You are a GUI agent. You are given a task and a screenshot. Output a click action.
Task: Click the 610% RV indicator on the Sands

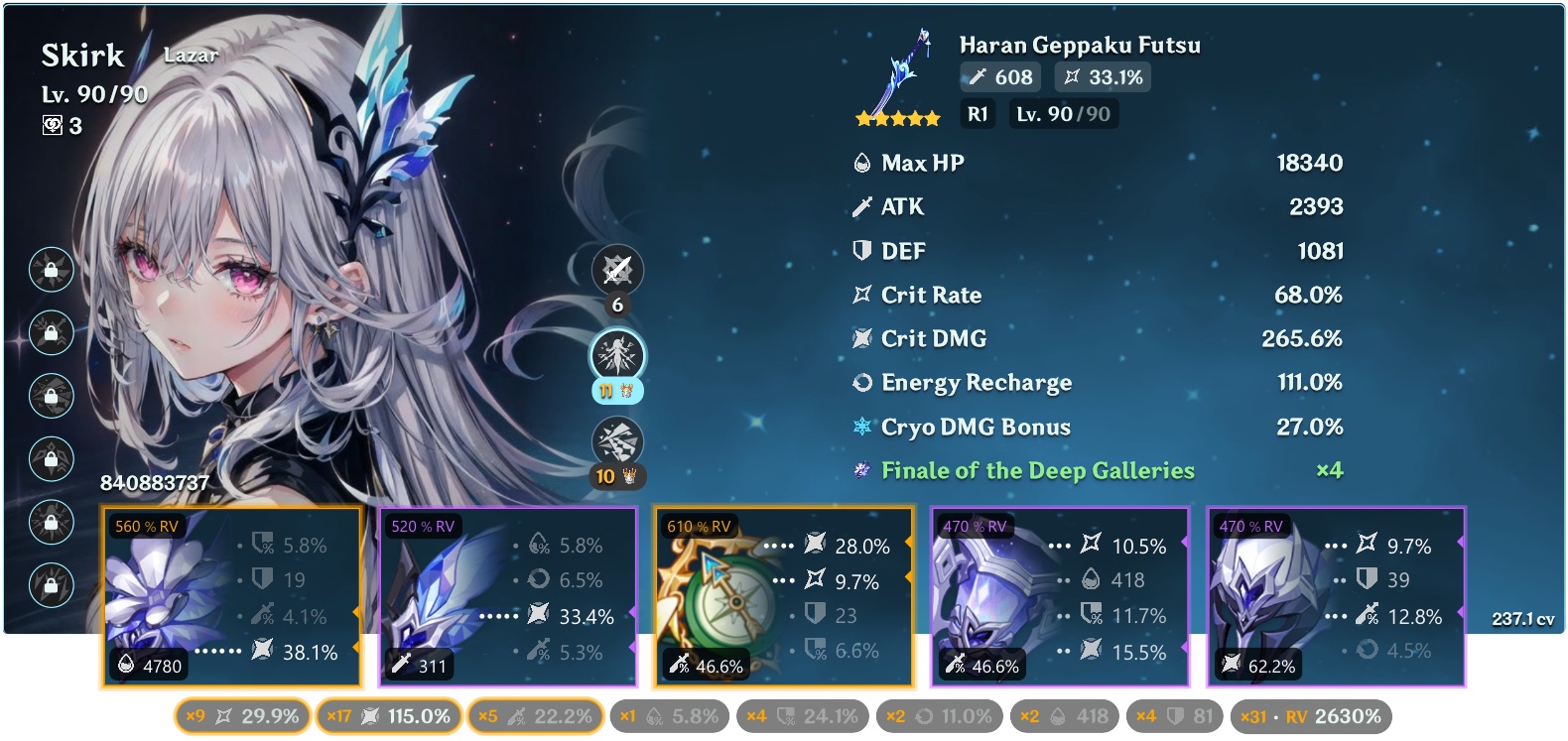pyautogui.click(x=700, y=527)
